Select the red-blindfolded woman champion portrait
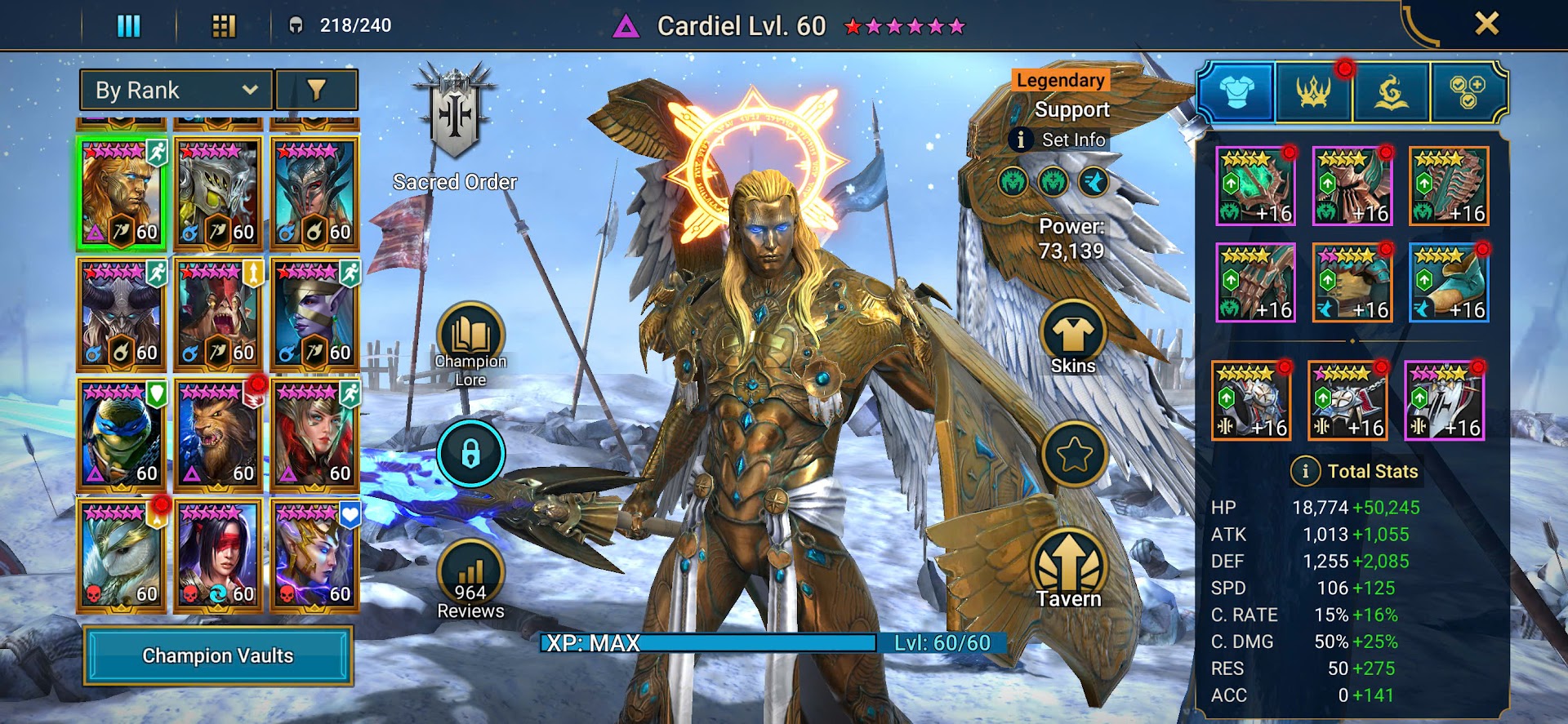The image size is (1568, 724). coord(218,556)
